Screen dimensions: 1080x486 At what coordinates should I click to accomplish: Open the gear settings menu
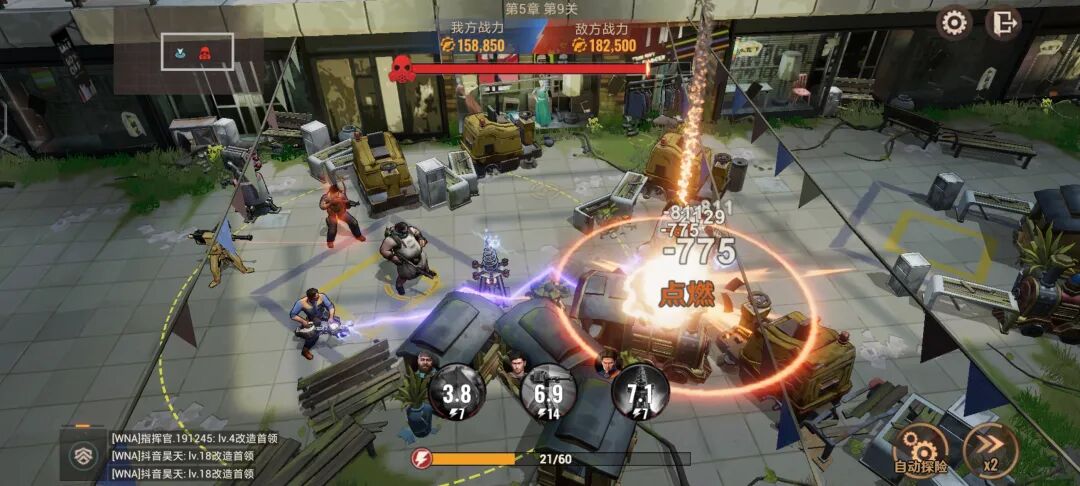coord(955,22)
